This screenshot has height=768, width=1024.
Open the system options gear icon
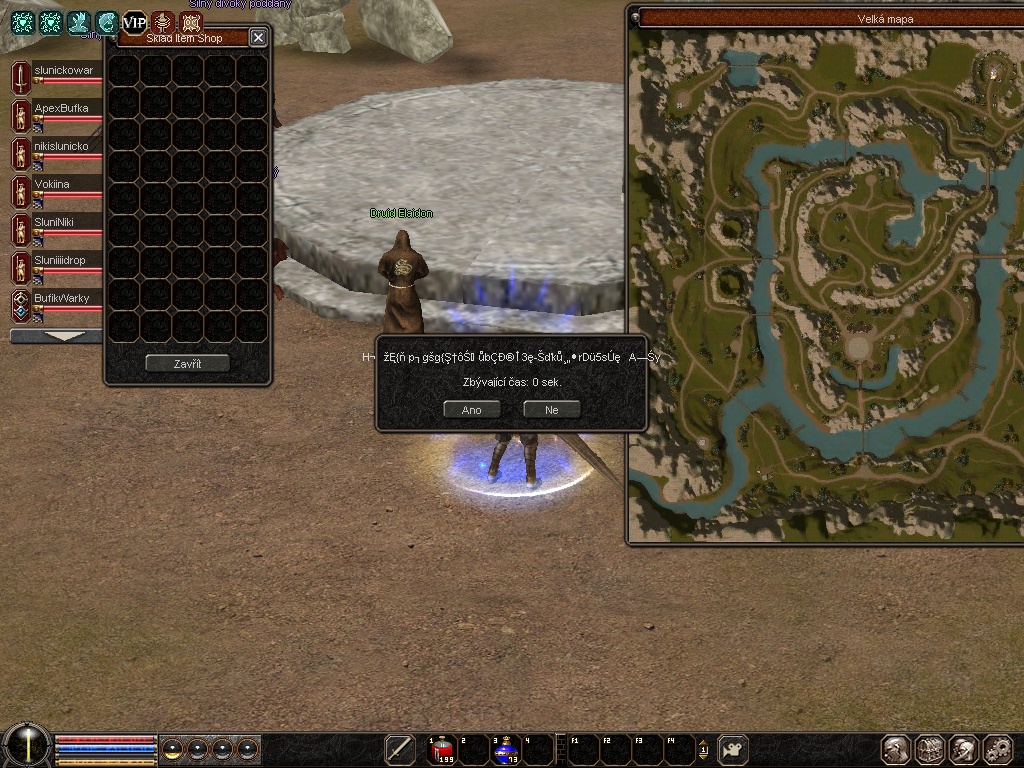tap(997, 749)
